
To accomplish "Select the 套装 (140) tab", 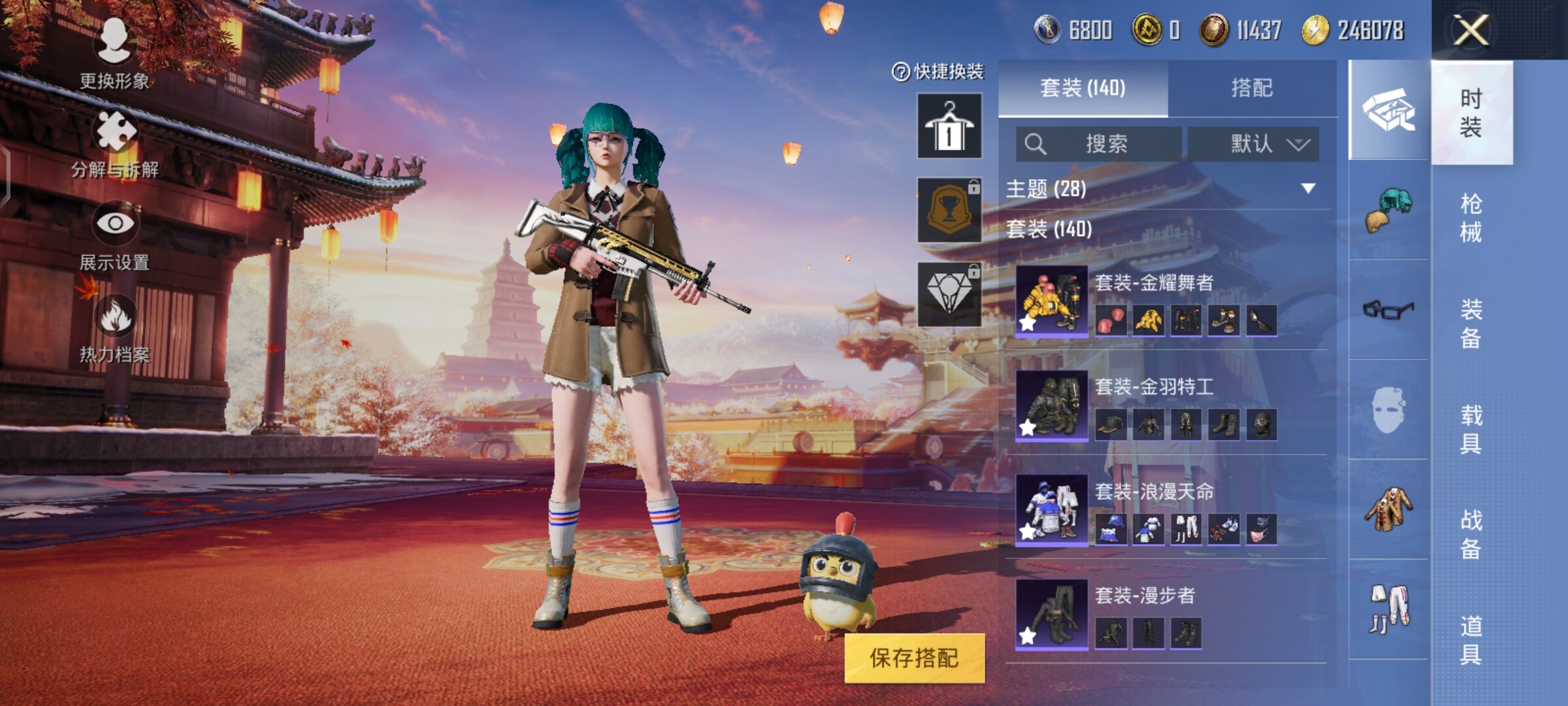I will pos(1083,88).
